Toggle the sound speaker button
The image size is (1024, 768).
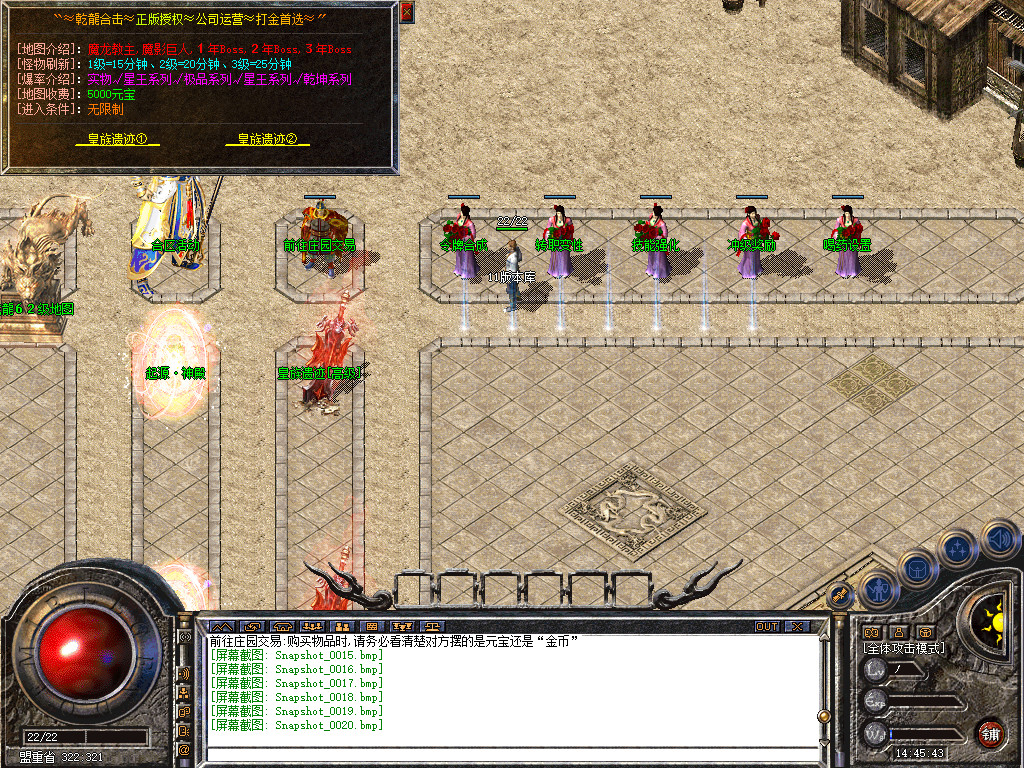tap(999, 540)
